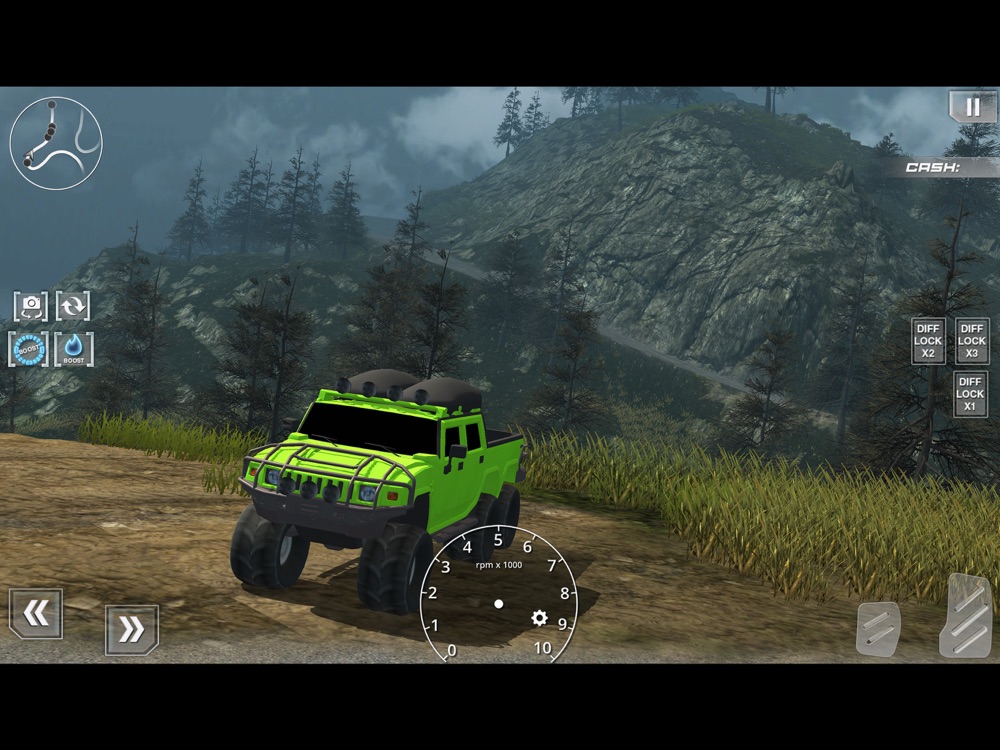Activate the blue ring boost
The image size is (1000, 750).
click(29, 349)
